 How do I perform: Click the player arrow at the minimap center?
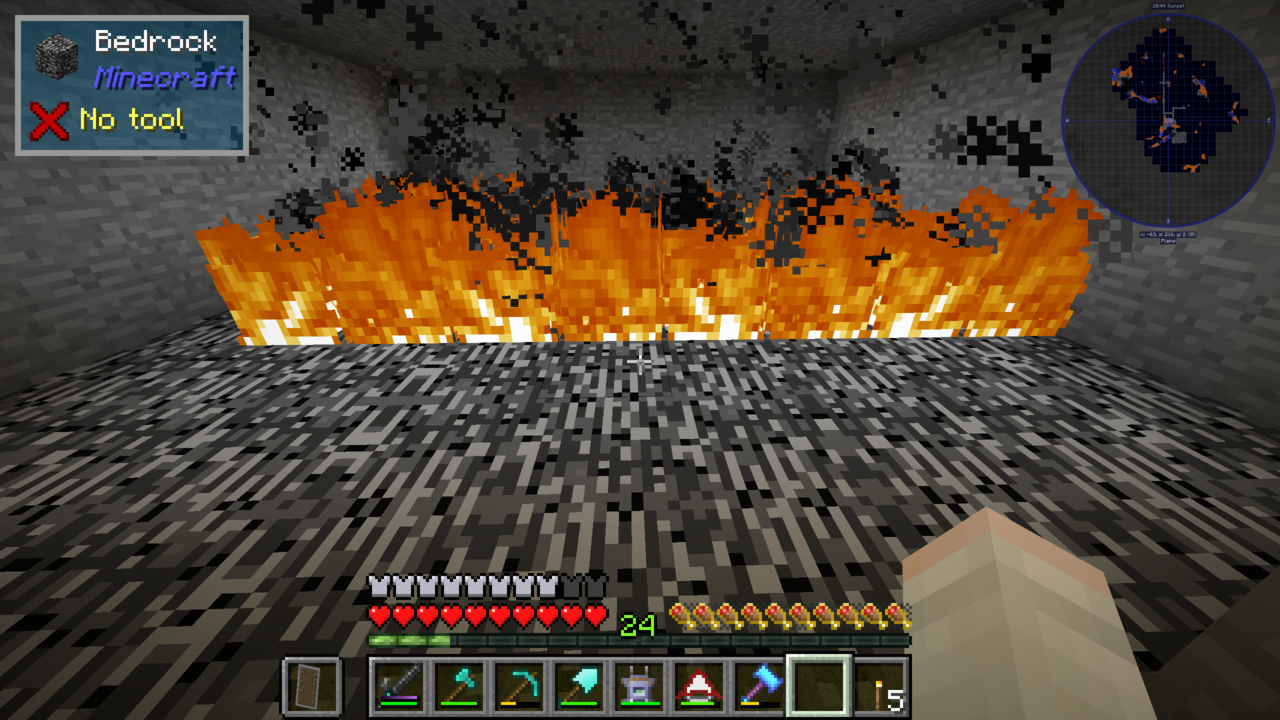coord(1169,121)
